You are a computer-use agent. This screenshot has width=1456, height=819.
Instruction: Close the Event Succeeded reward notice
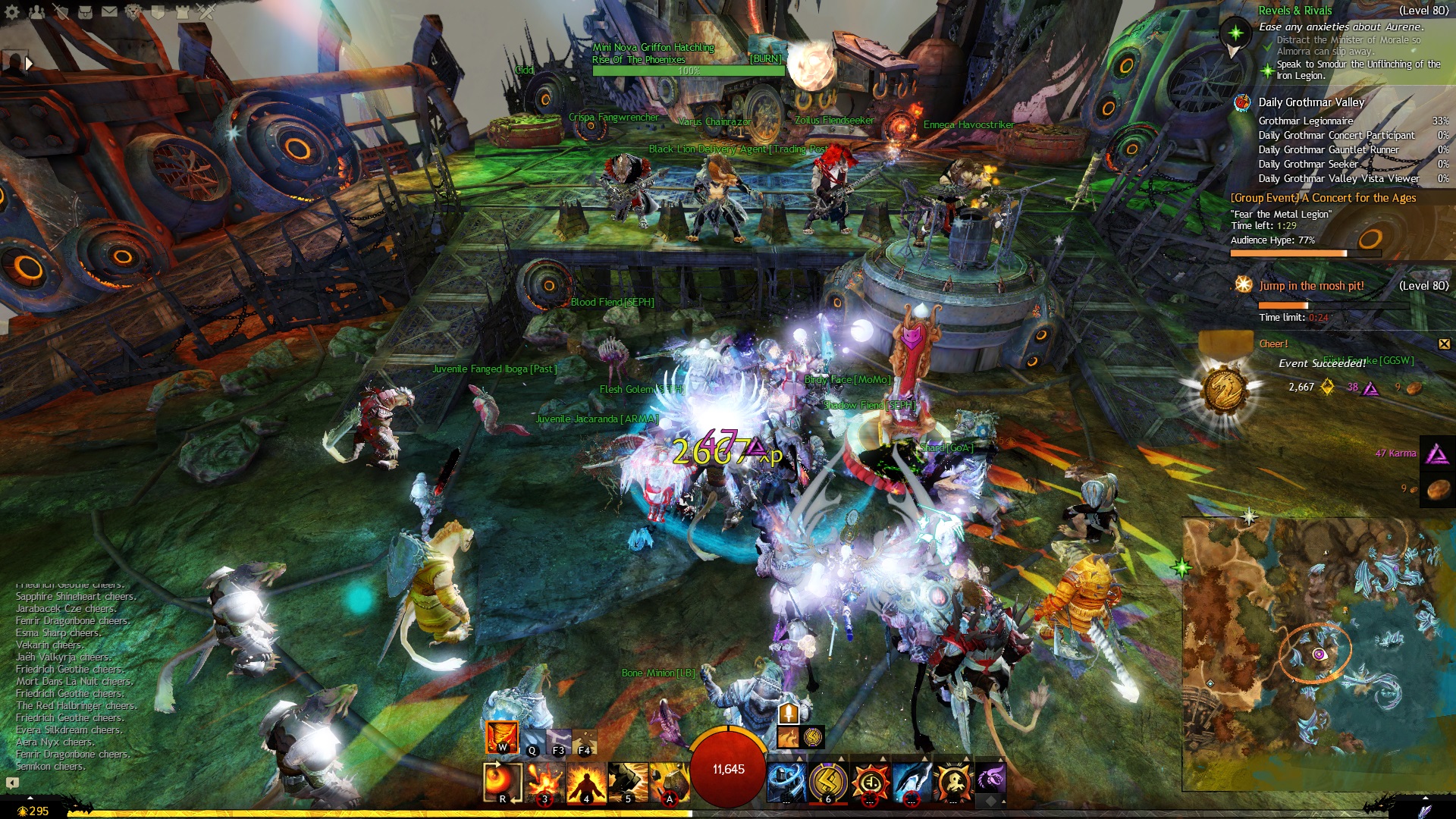[1444, 344]
